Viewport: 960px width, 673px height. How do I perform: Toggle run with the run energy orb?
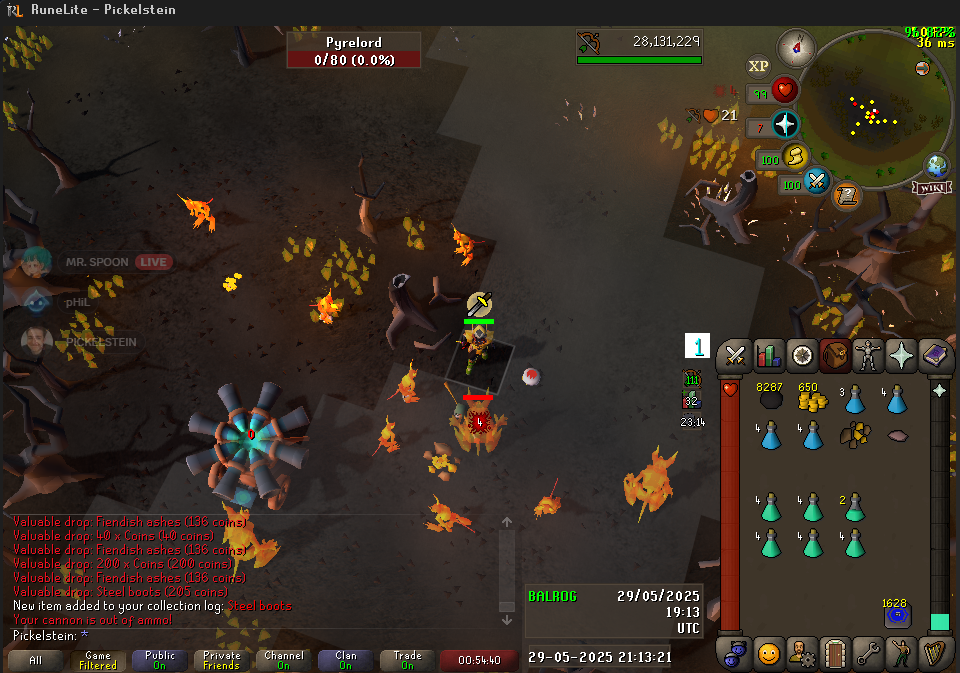click(x=796, y=157)
